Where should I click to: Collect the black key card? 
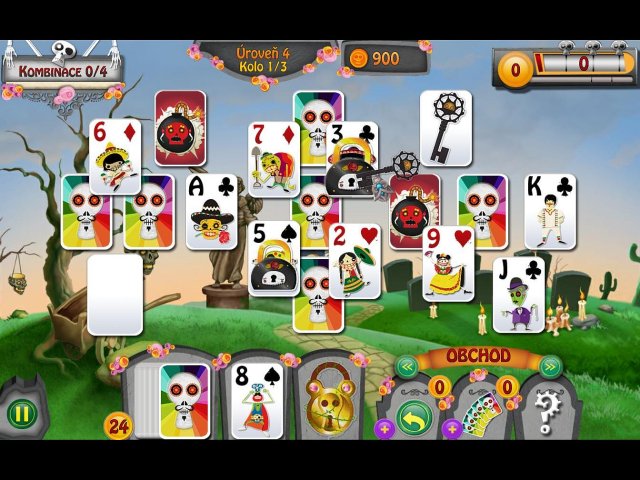445,127
